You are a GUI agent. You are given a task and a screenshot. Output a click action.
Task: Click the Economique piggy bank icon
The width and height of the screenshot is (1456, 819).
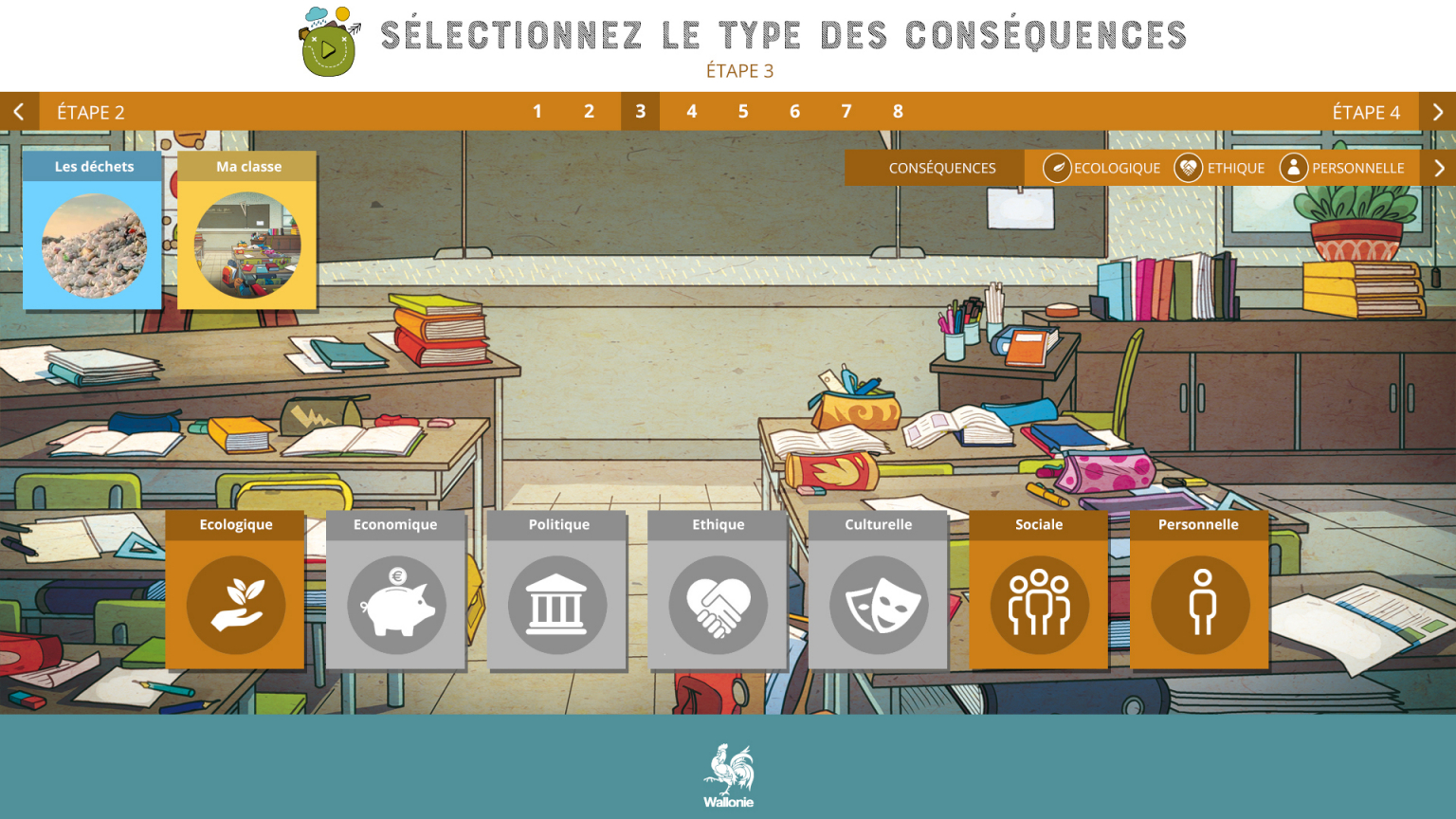[x=395, y=605]
